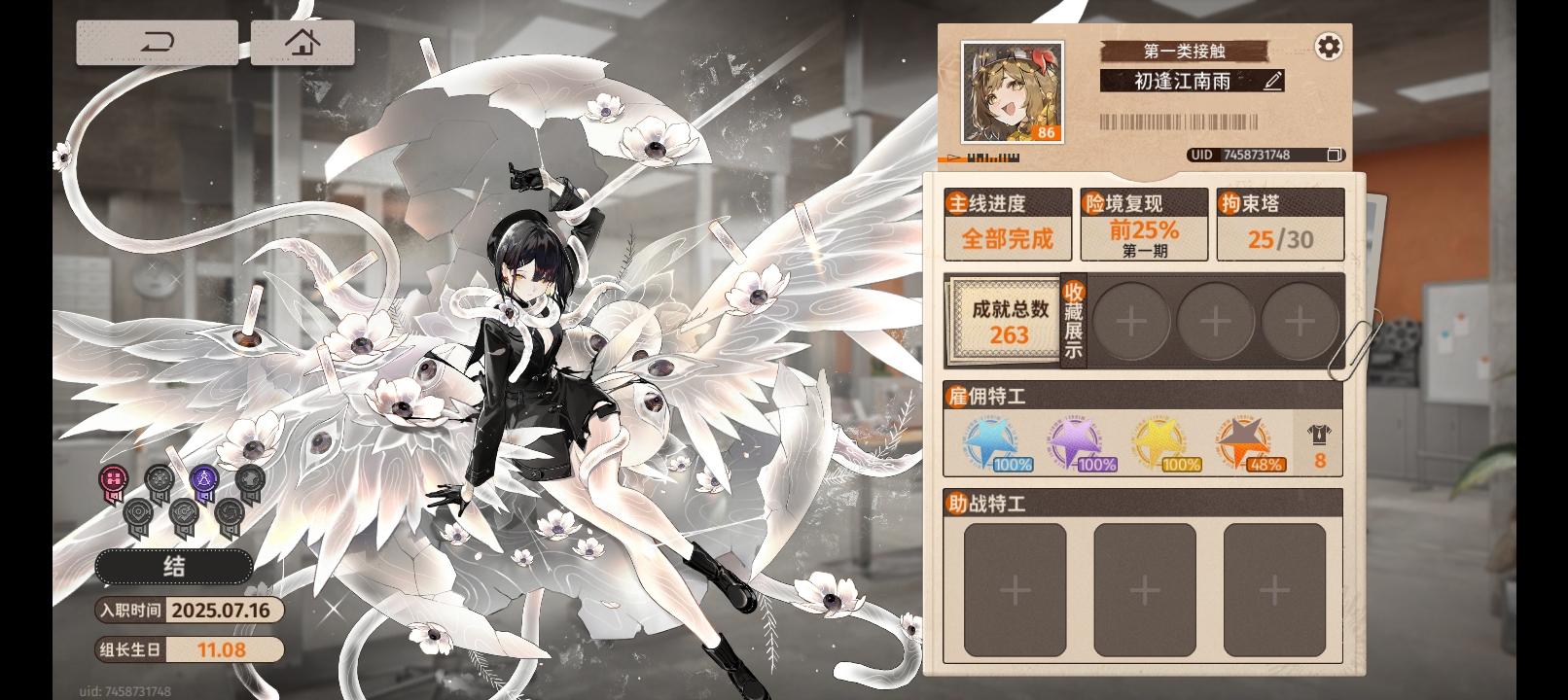
Task: Select the blue star agent rarity icon
Action: [990, 442]
